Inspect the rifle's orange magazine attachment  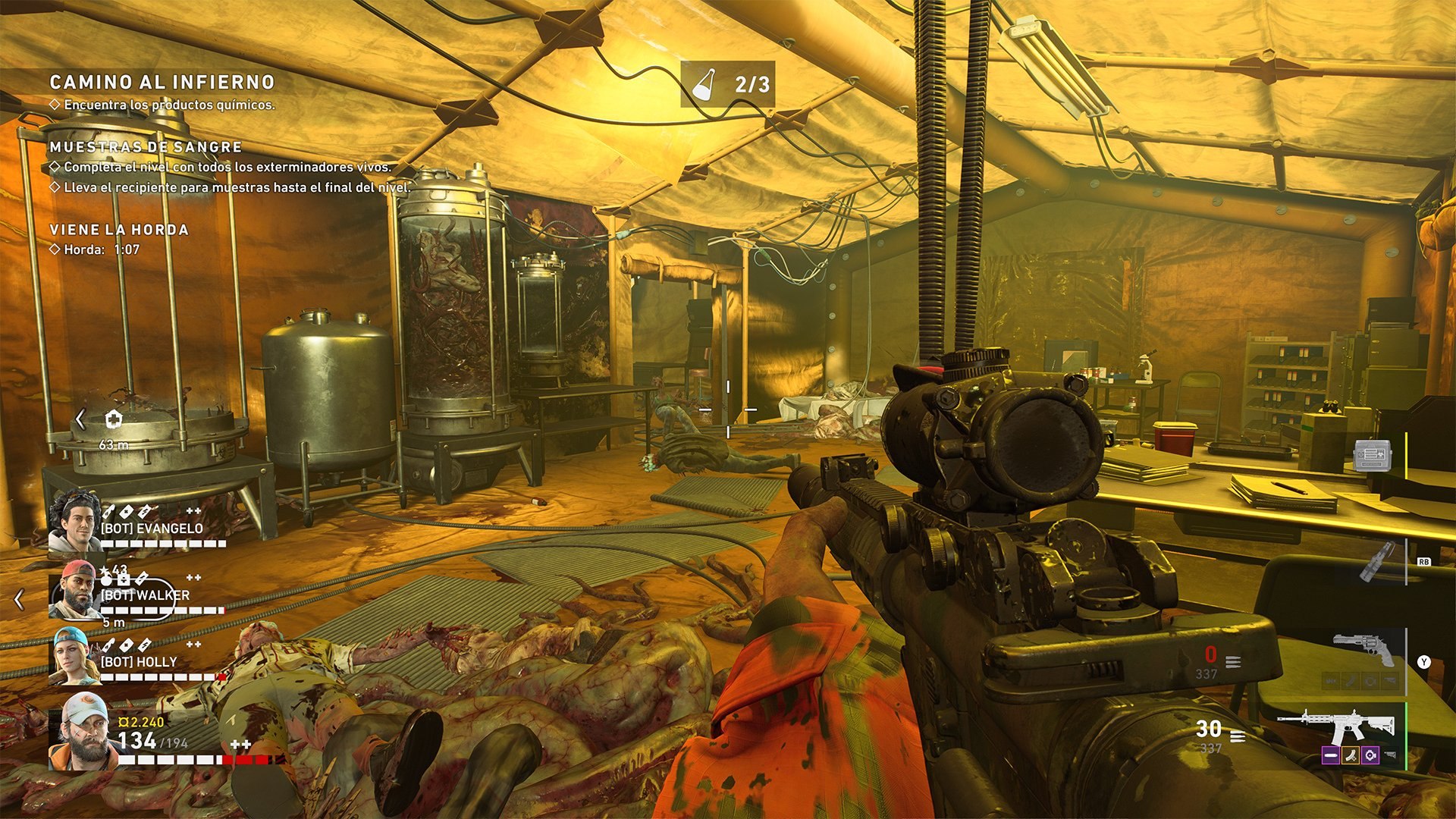click(1350, 755)
